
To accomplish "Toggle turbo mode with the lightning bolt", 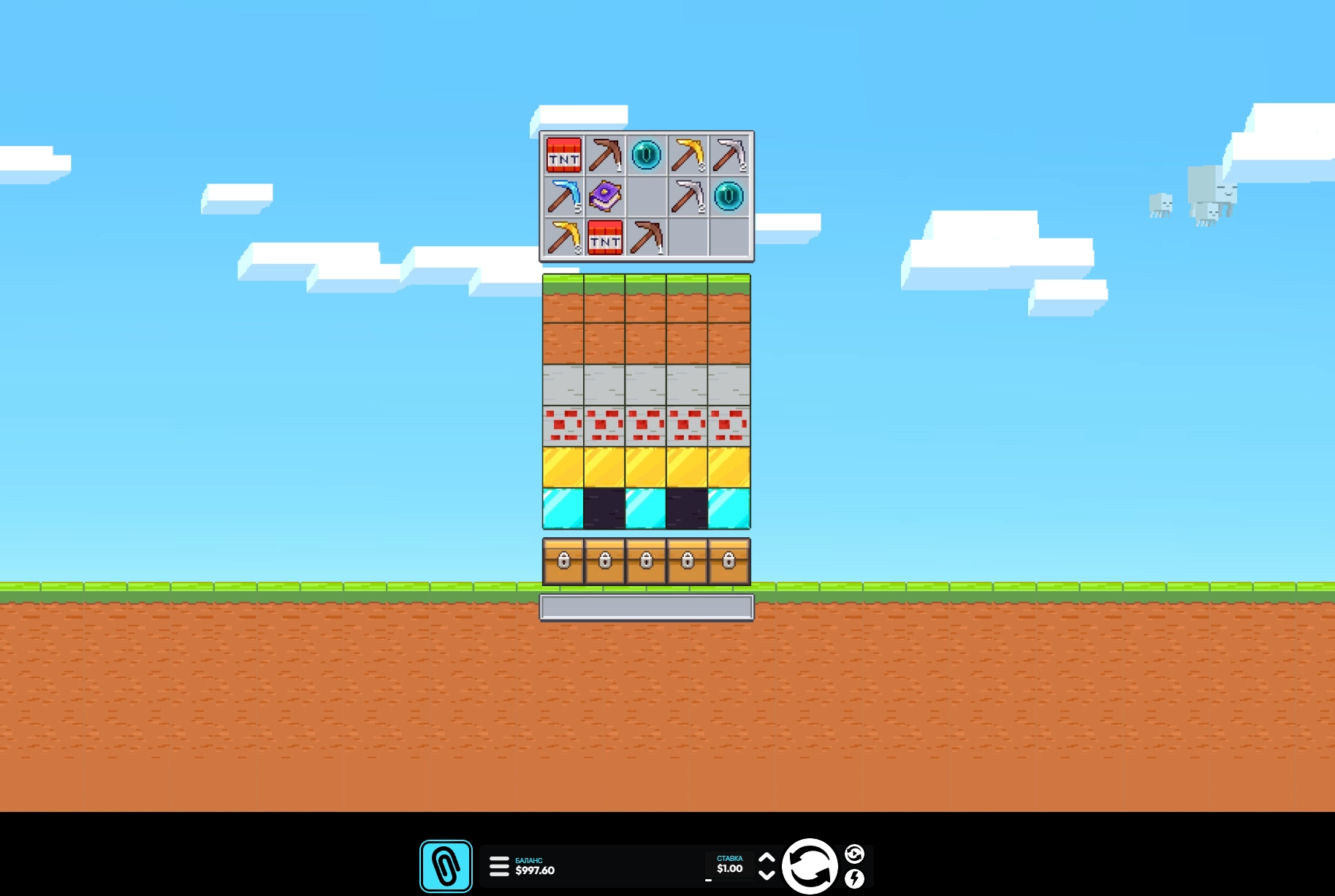I will [x=854, y=878].
